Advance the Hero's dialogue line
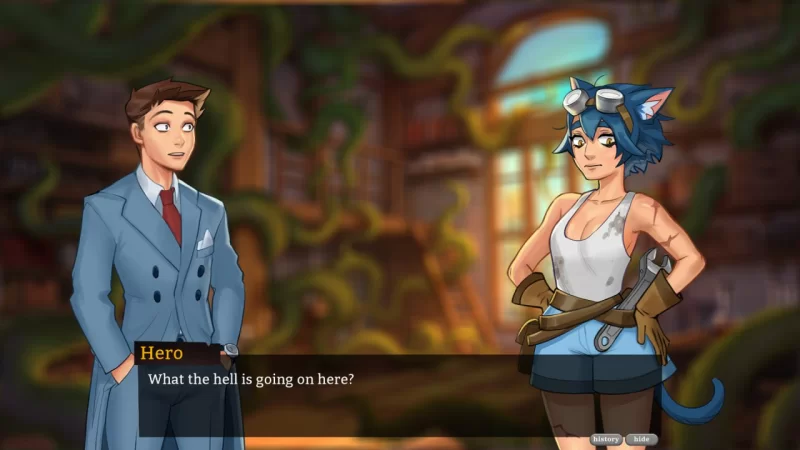The height and width of the screenshot is (450, 800). click(x=330, y=395)
